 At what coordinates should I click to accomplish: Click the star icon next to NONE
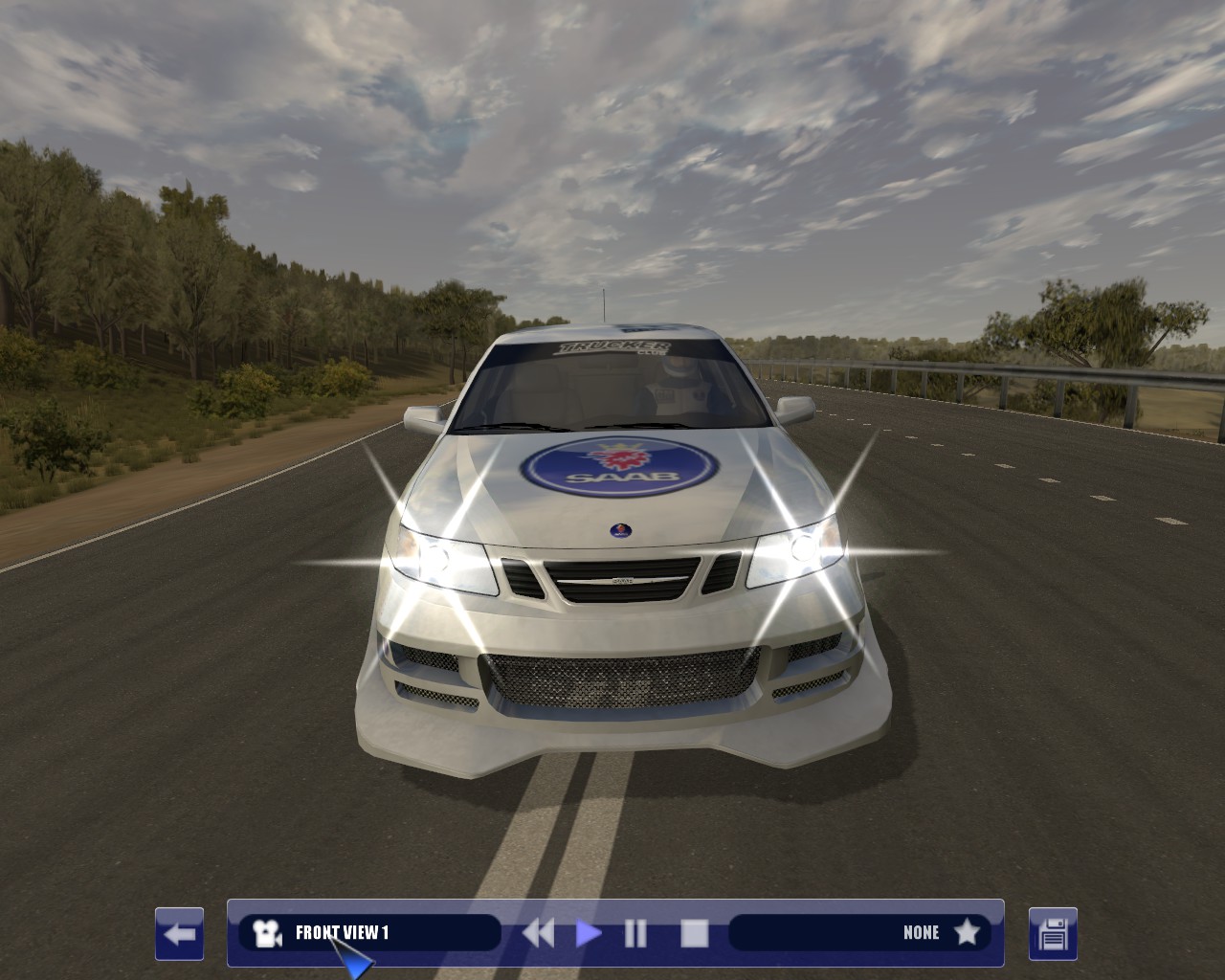[x=969, y=932]
